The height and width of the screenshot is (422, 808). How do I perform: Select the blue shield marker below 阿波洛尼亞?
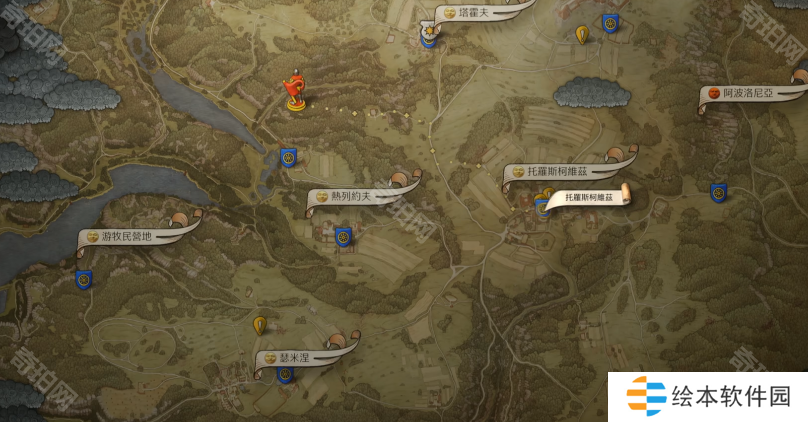pos(718,191)
